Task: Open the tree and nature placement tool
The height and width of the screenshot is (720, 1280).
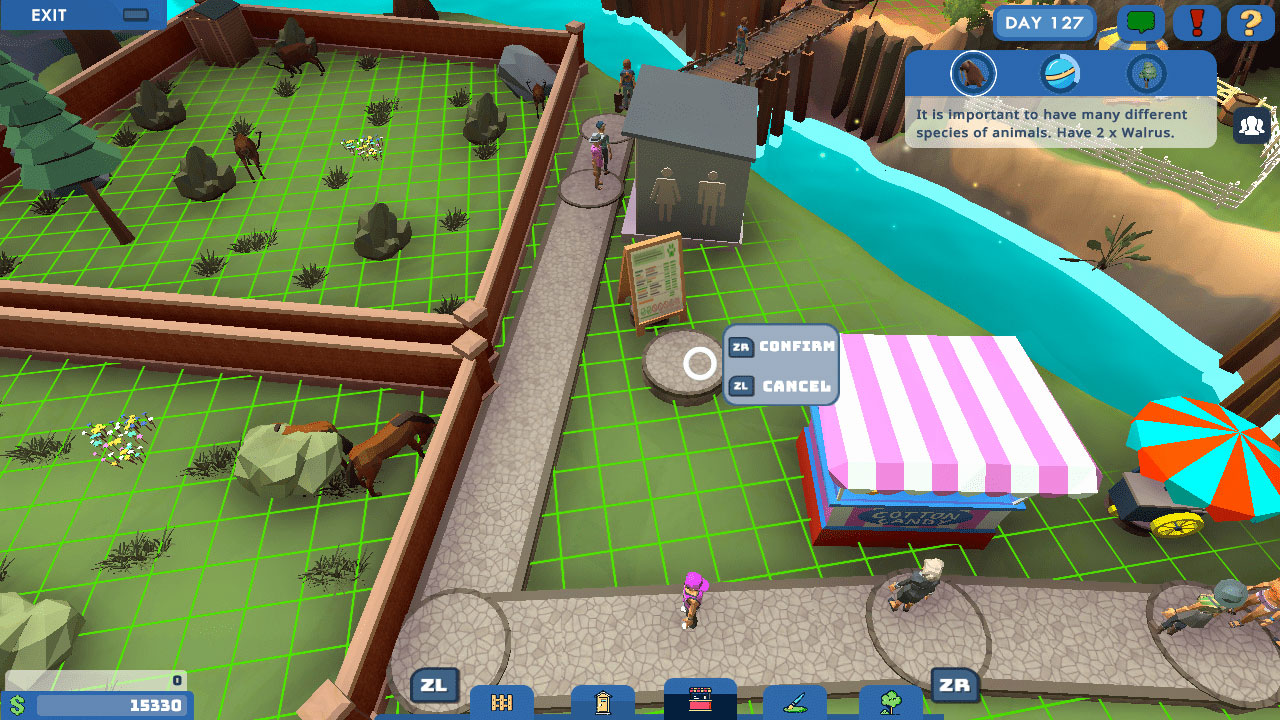Action: point(890,703)
